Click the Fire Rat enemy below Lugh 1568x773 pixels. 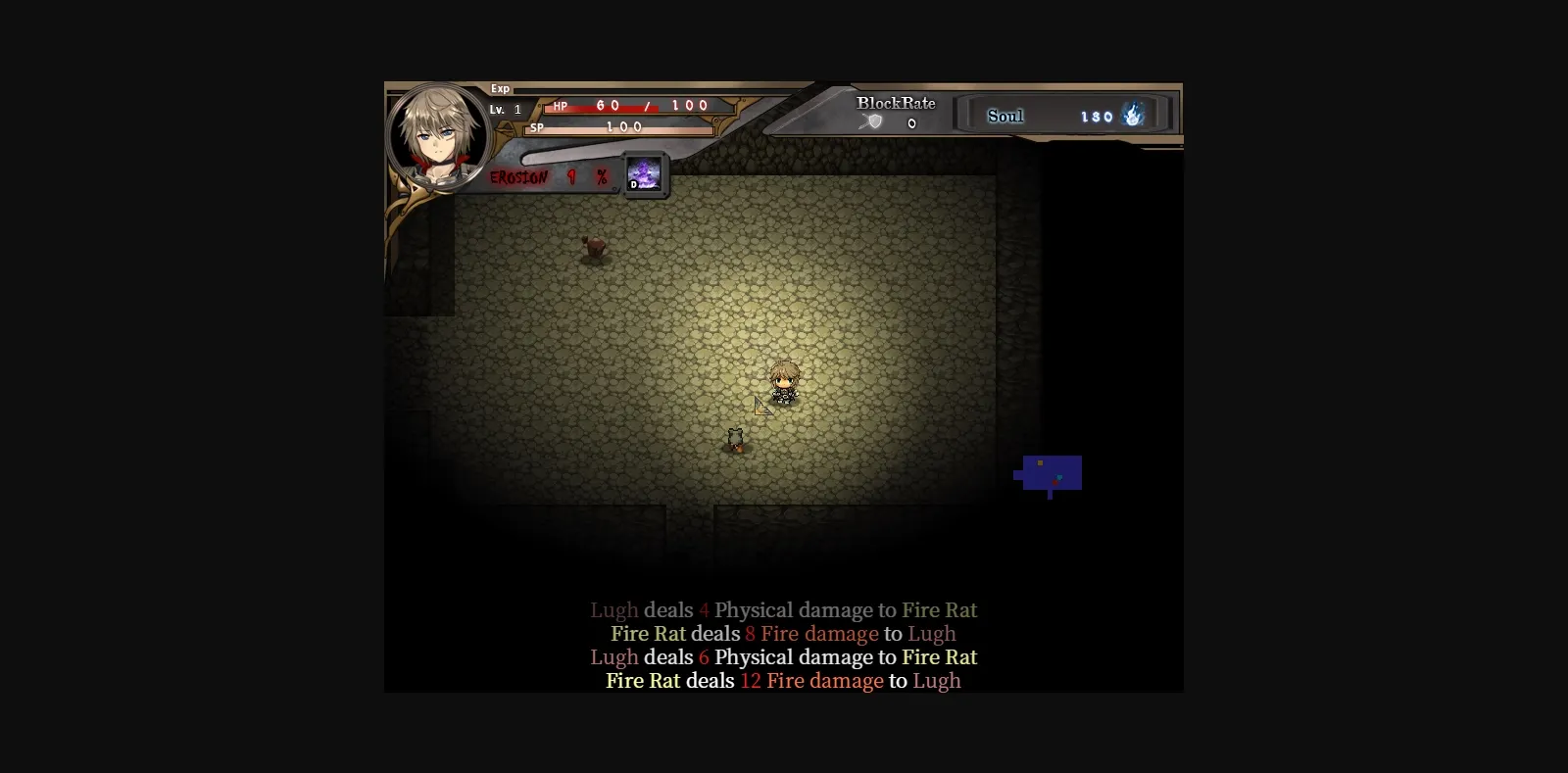[735, 440]
